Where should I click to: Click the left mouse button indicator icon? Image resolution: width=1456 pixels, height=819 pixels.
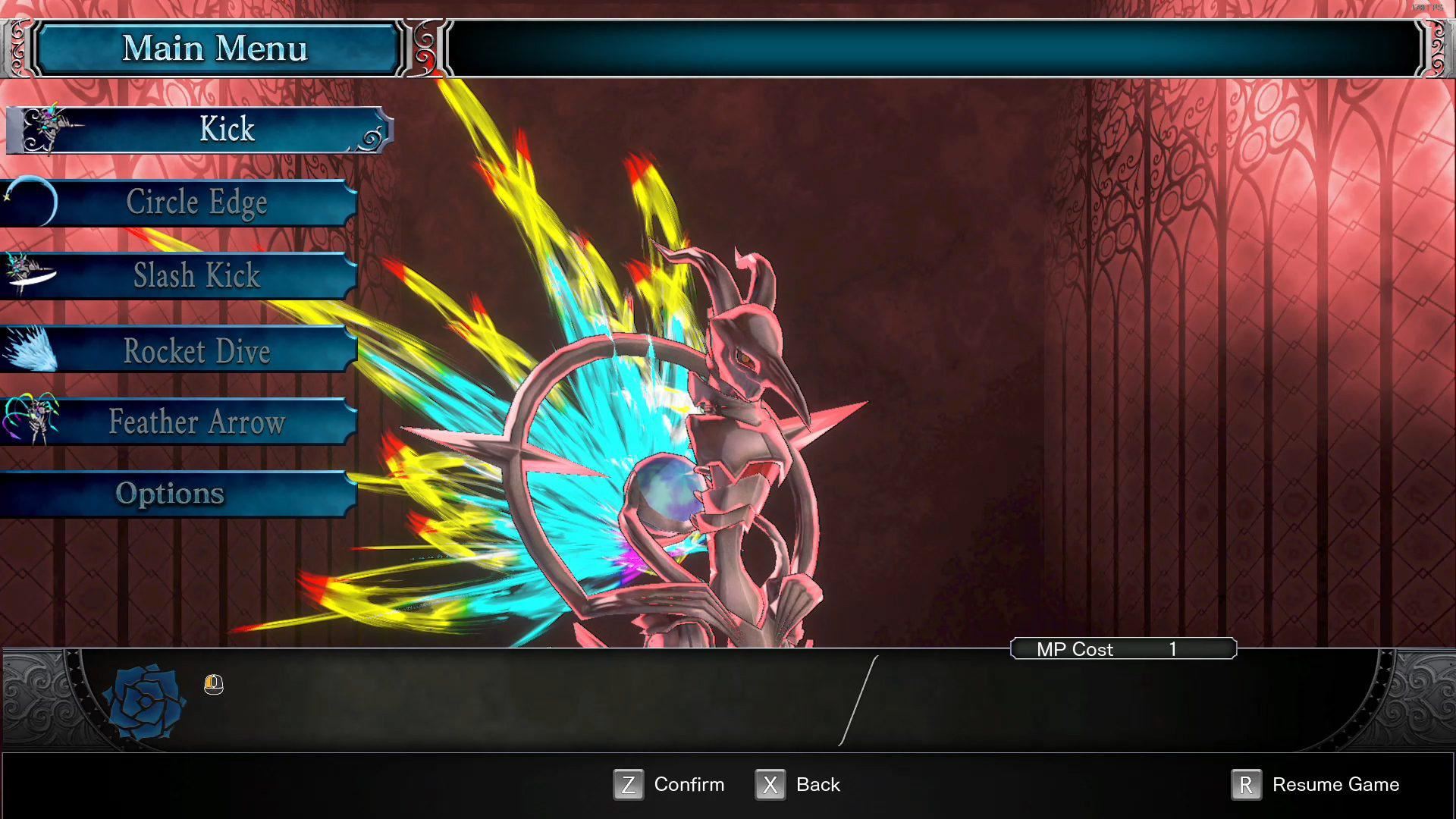tap(213, 686)
